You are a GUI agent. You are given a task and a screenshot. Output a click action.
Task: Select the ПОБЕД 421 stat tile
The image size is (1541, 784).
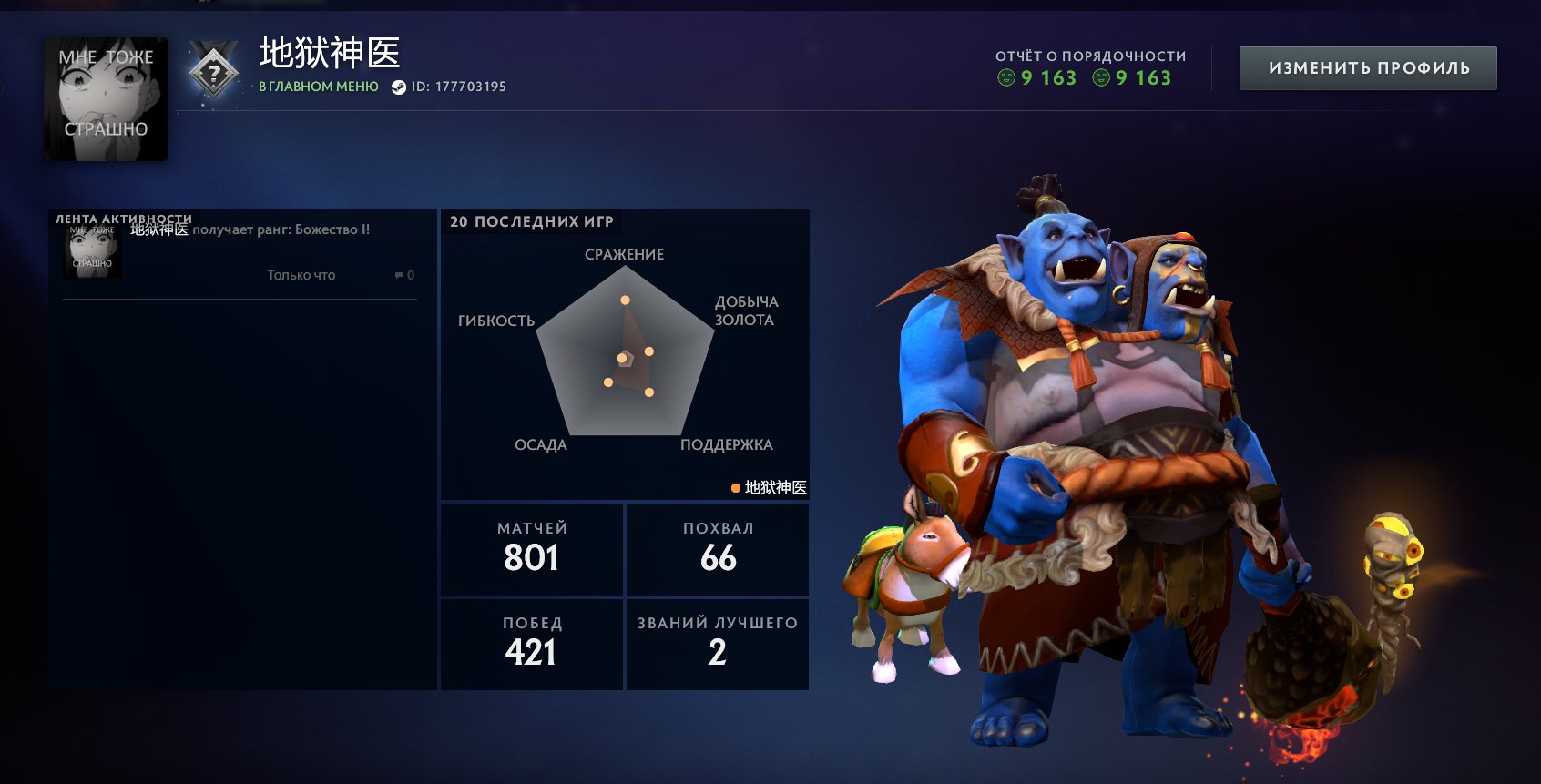pyautogui.click(x=532, y=643)
